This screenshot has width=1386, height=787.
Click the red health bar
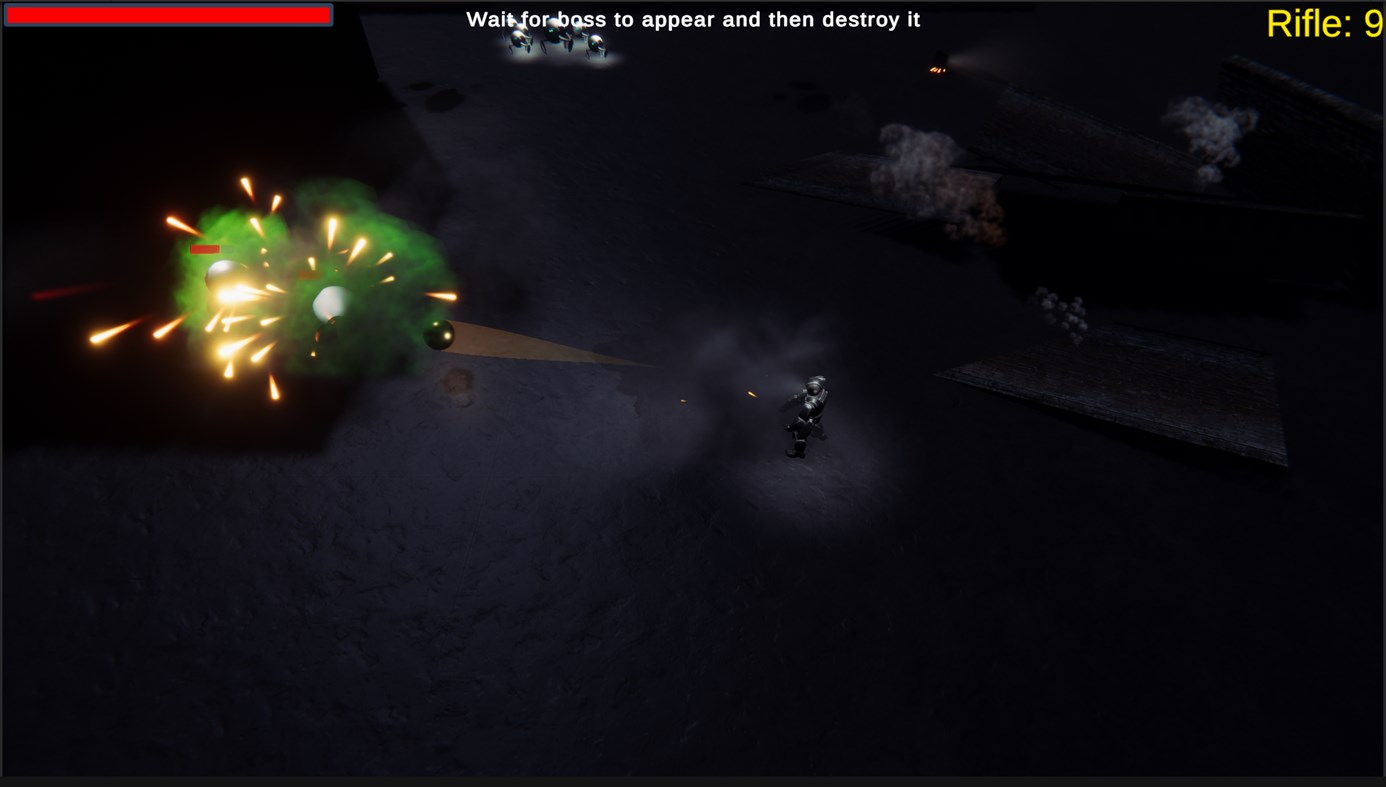pos(167,14)
